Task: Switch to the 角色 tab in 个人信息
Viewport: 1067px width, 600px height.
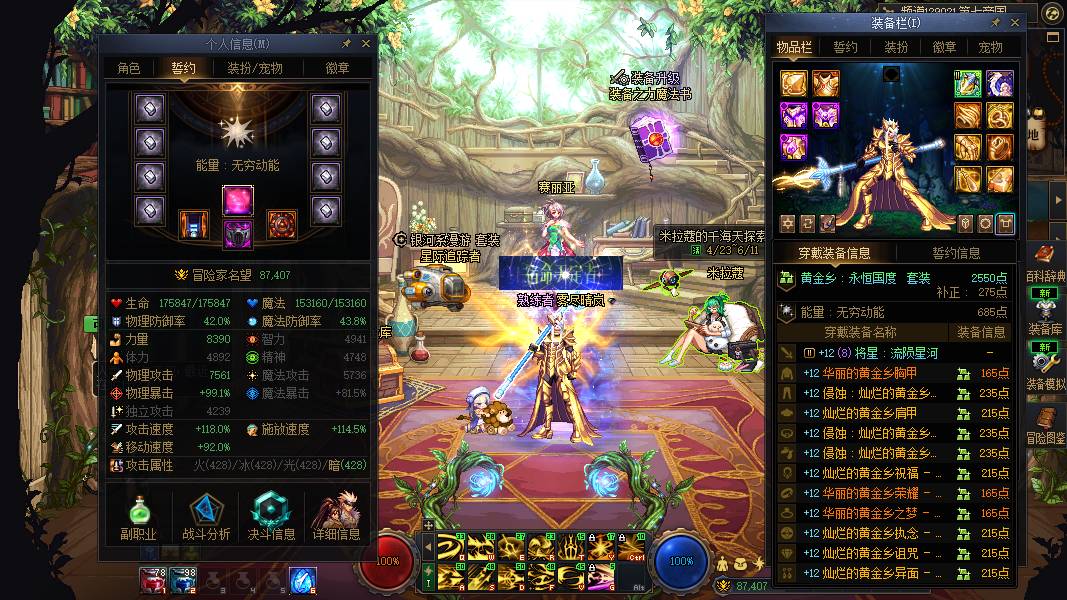Action: point(129,68)
